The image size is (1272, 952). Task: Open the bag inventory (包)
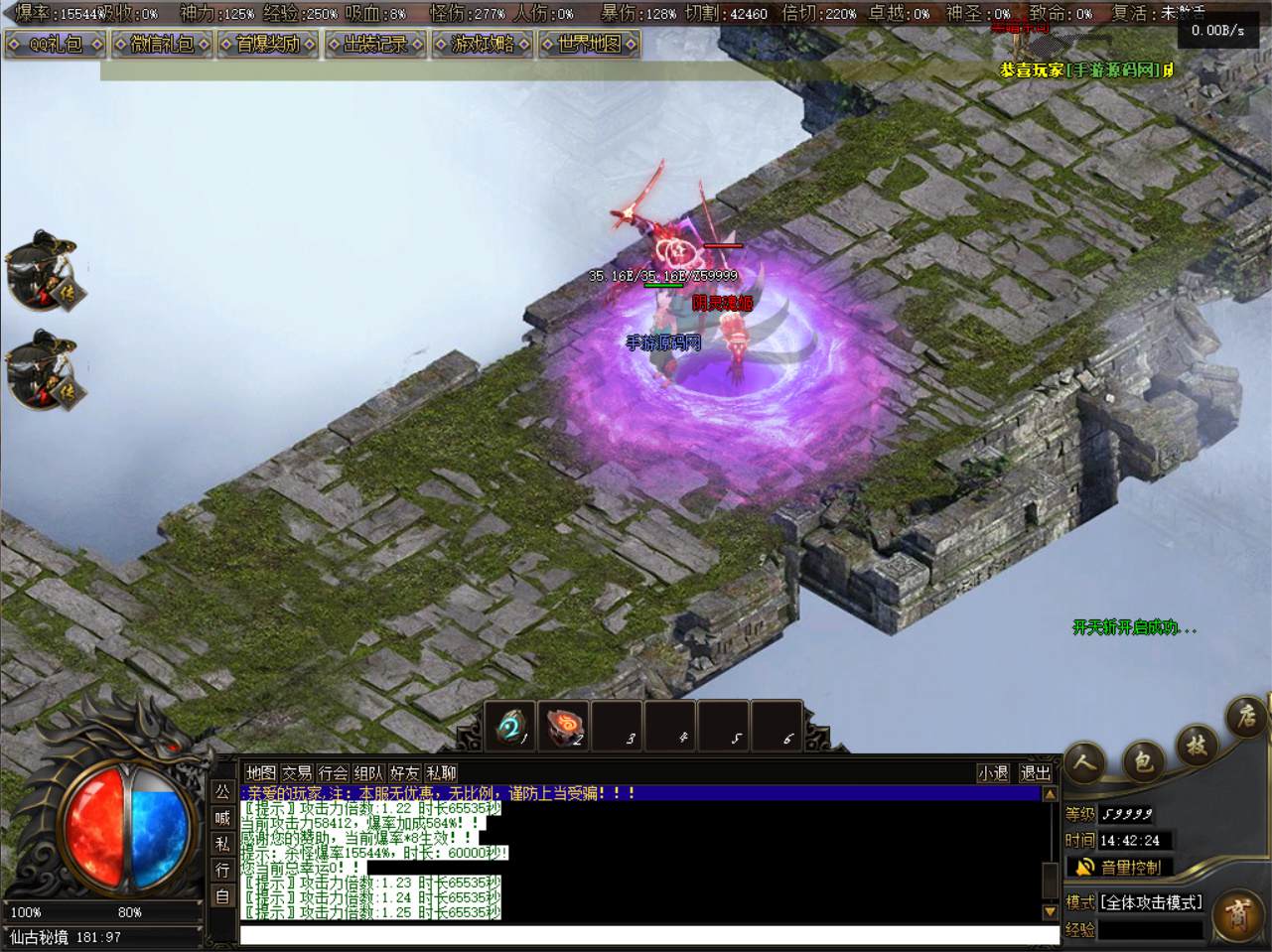tap(1142, 761)
